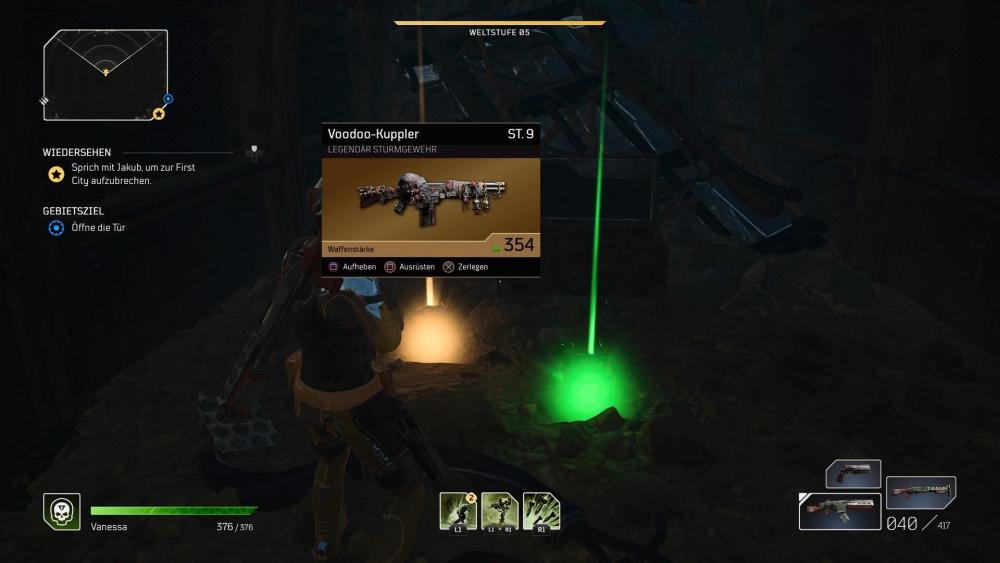
Task: Select the pistol sidearm weapon slot
Action: [853, 472]
